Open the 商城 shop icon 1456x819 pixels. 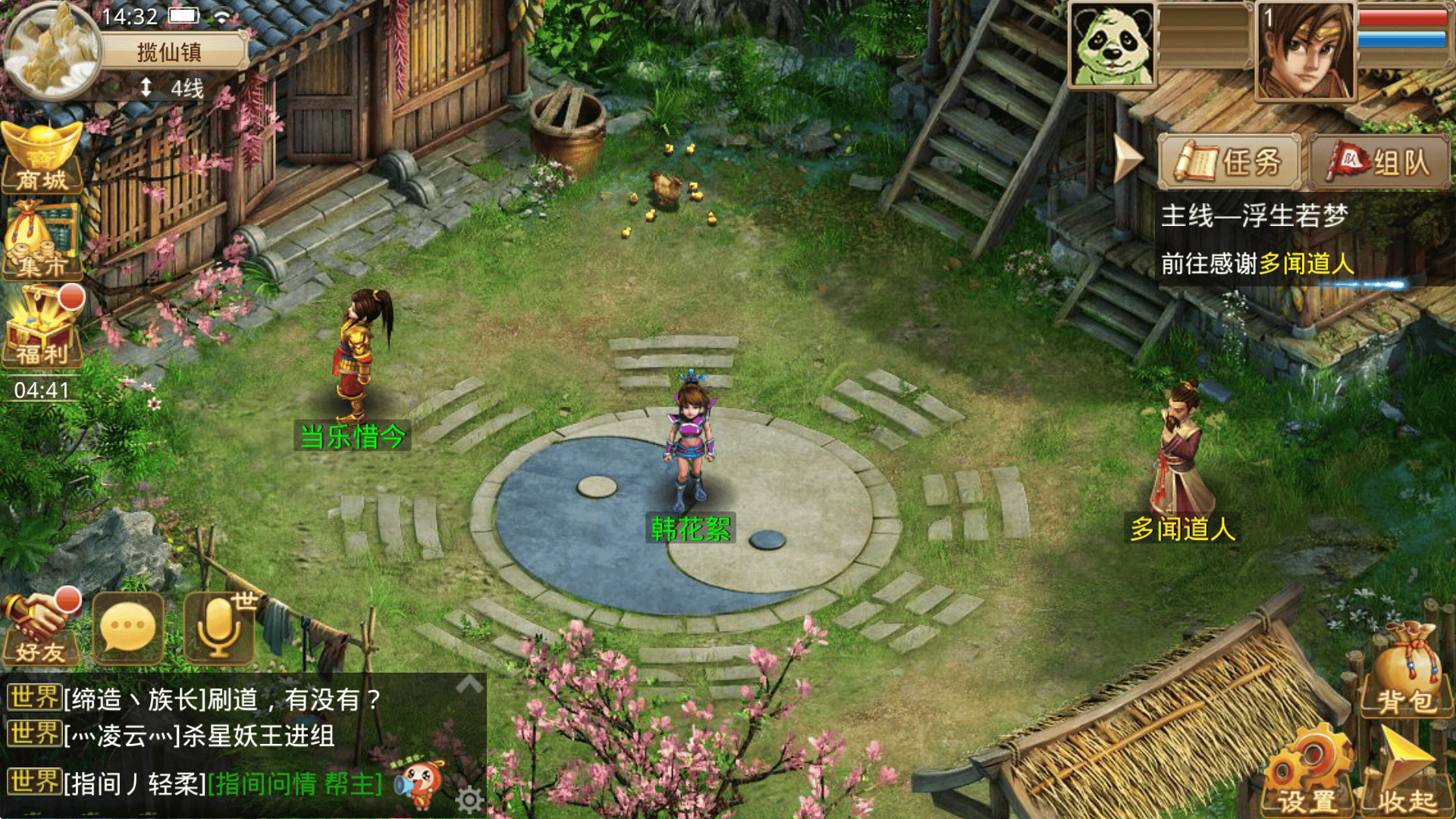pyautogui.click(x=42, y=158)
